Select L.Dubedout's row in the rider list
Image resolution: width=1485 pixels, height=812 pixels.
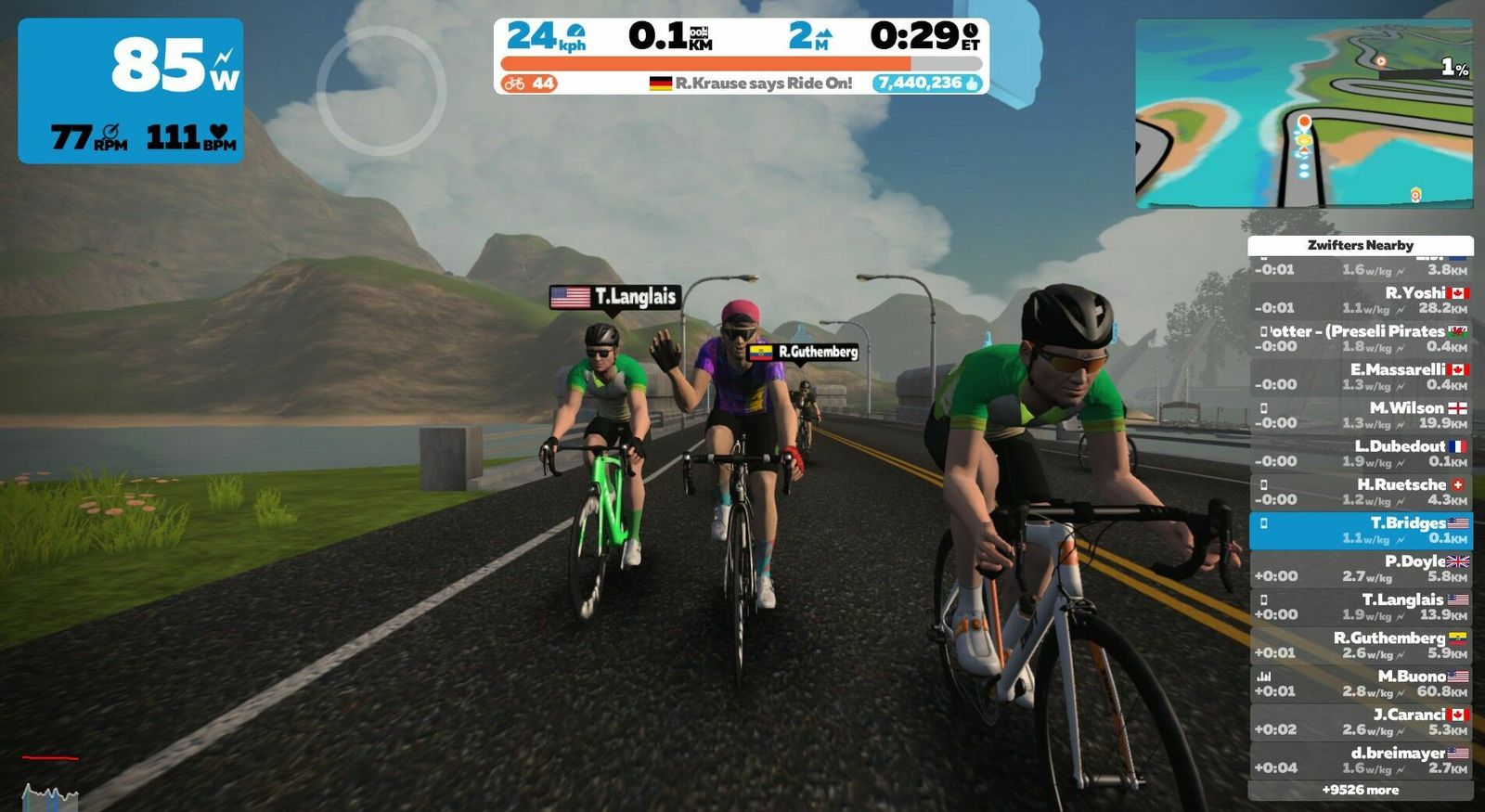(x=1361, y=453)
